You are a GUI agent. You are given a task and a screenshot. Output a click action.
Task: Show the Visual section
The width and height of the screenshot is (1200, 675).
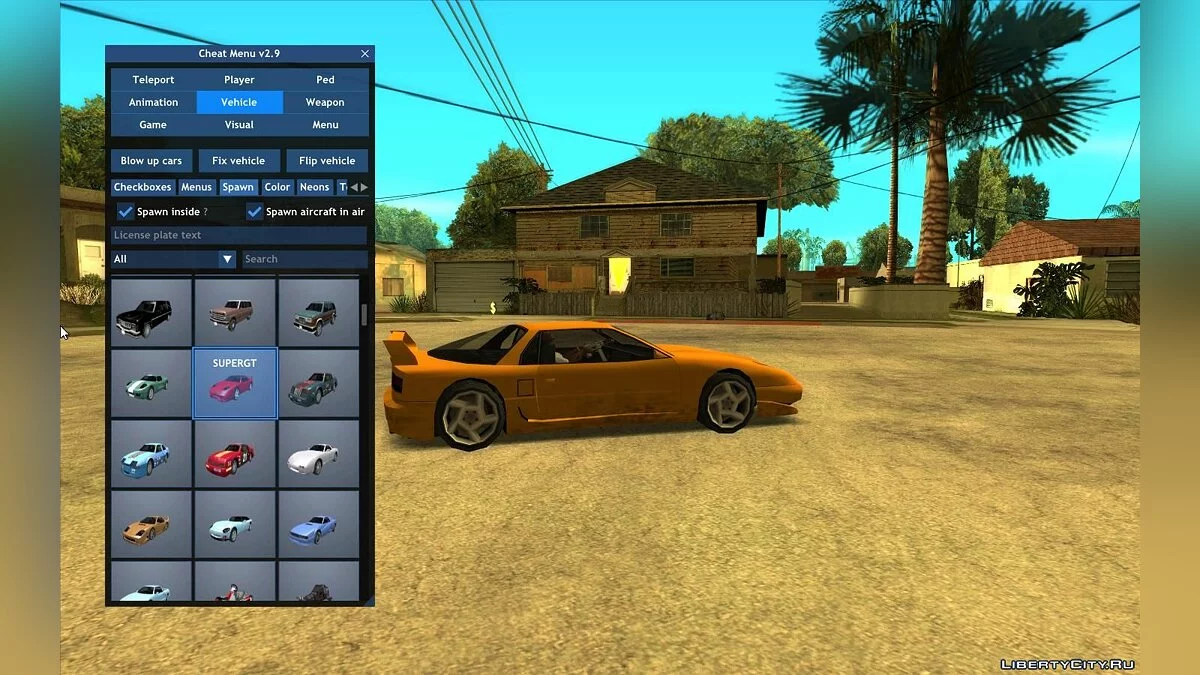point(239,125)
